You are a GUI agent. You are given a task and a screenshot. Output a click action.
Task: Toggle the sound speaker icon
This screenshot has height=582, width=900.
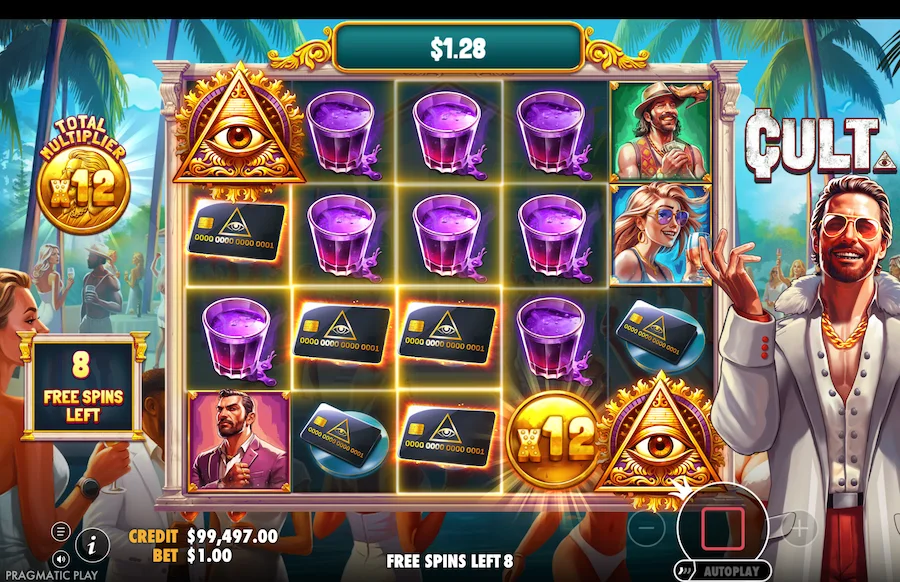click(x=61, y=558)
